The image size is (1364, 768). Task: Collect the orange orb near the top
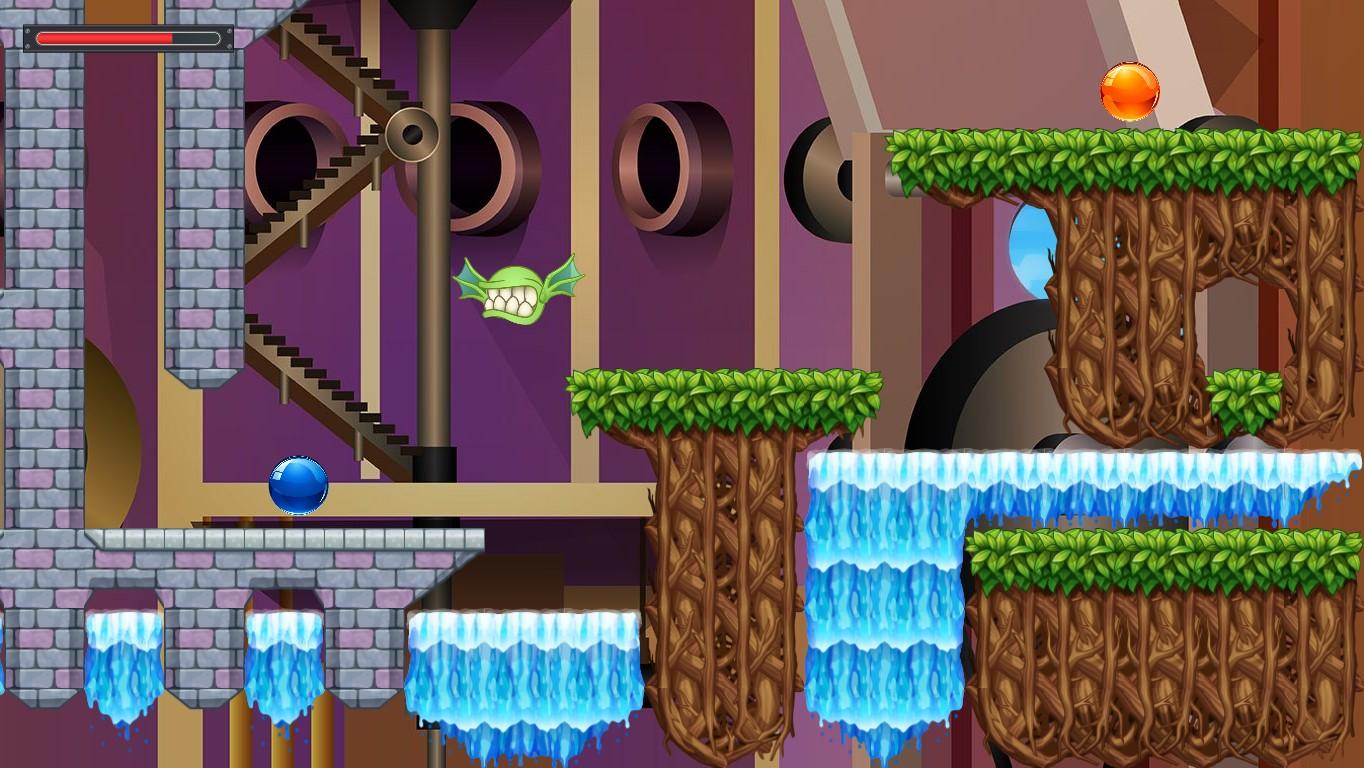[x=1130, y=90]
